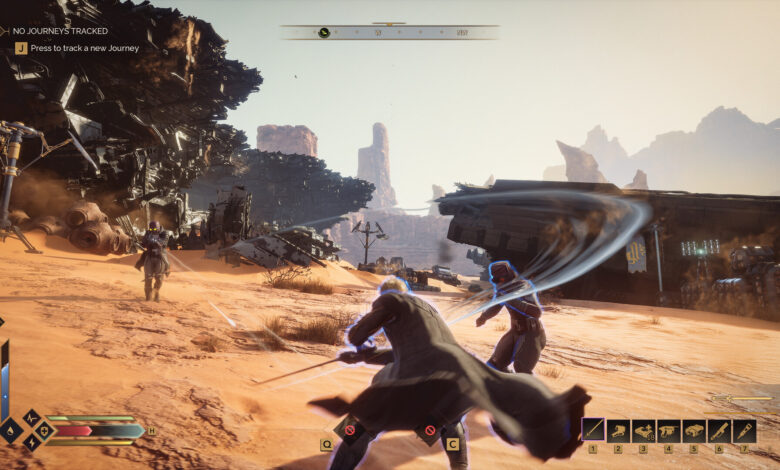Pick the cutter tool in hotbar slot 7
The image size is (780, 470).
tap(743, 430)
